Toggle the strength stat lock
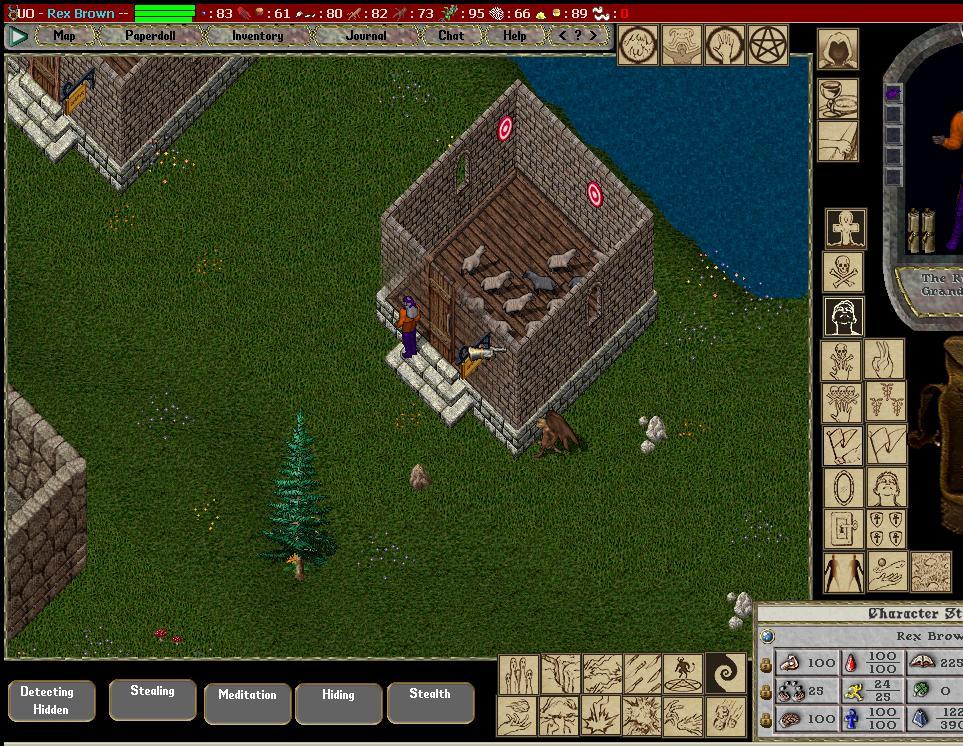Image resolution: width=963 pixels, height=746 pixels. [x=766, y=663]
